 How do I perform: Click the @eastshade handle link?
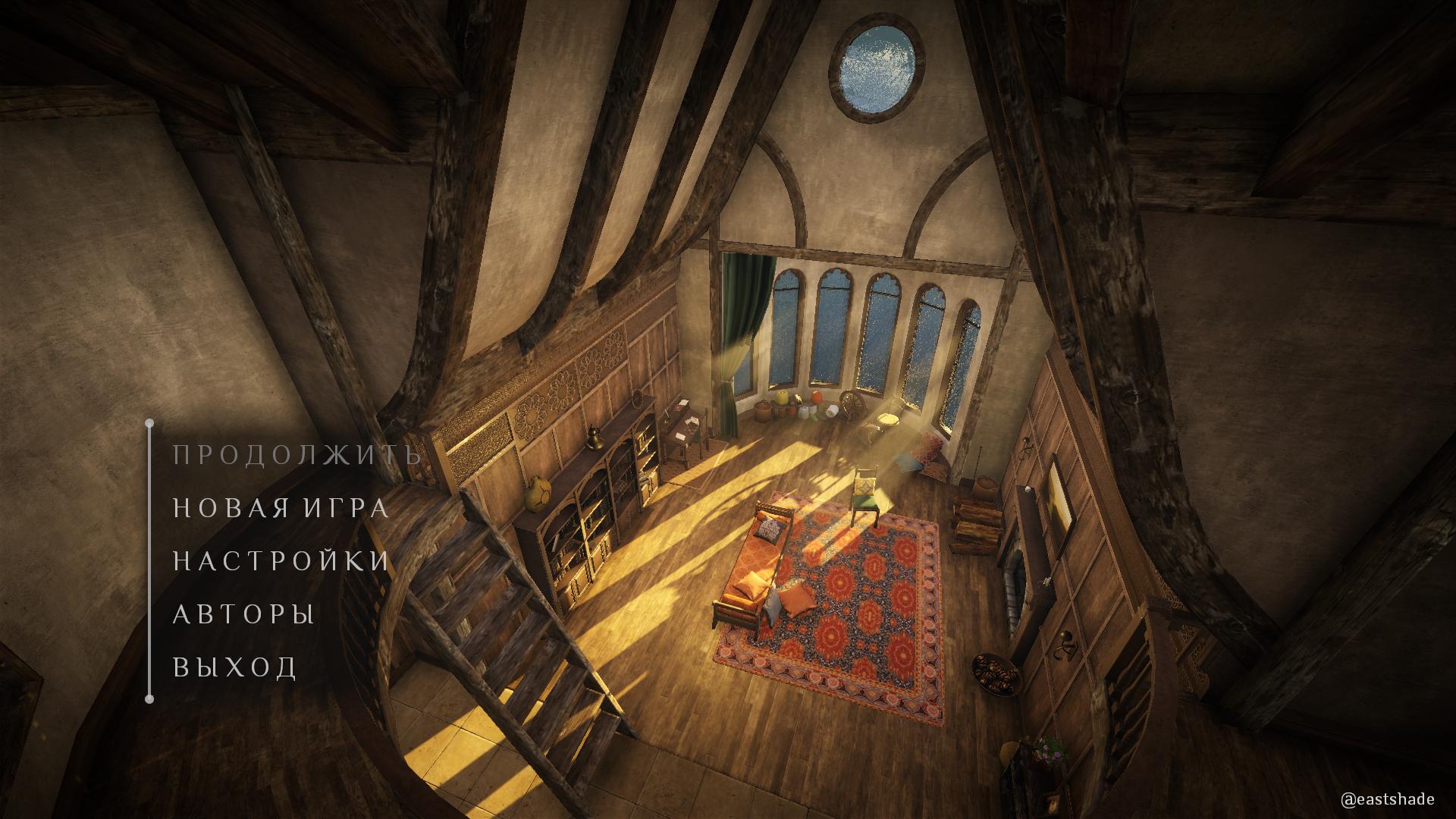click(1387, 799)
